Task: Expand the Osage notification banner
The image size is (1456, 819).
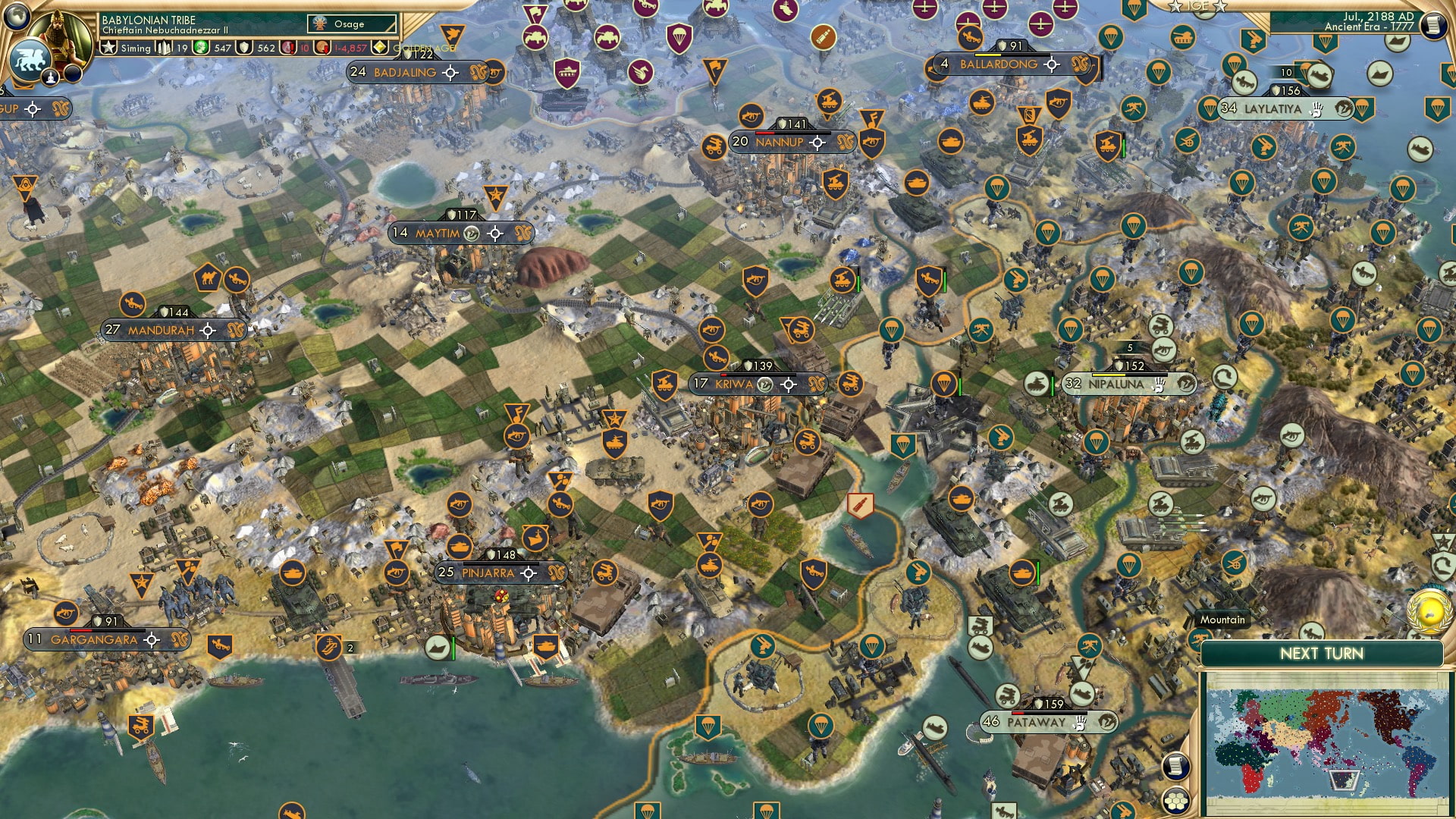Action: (353, 24)
